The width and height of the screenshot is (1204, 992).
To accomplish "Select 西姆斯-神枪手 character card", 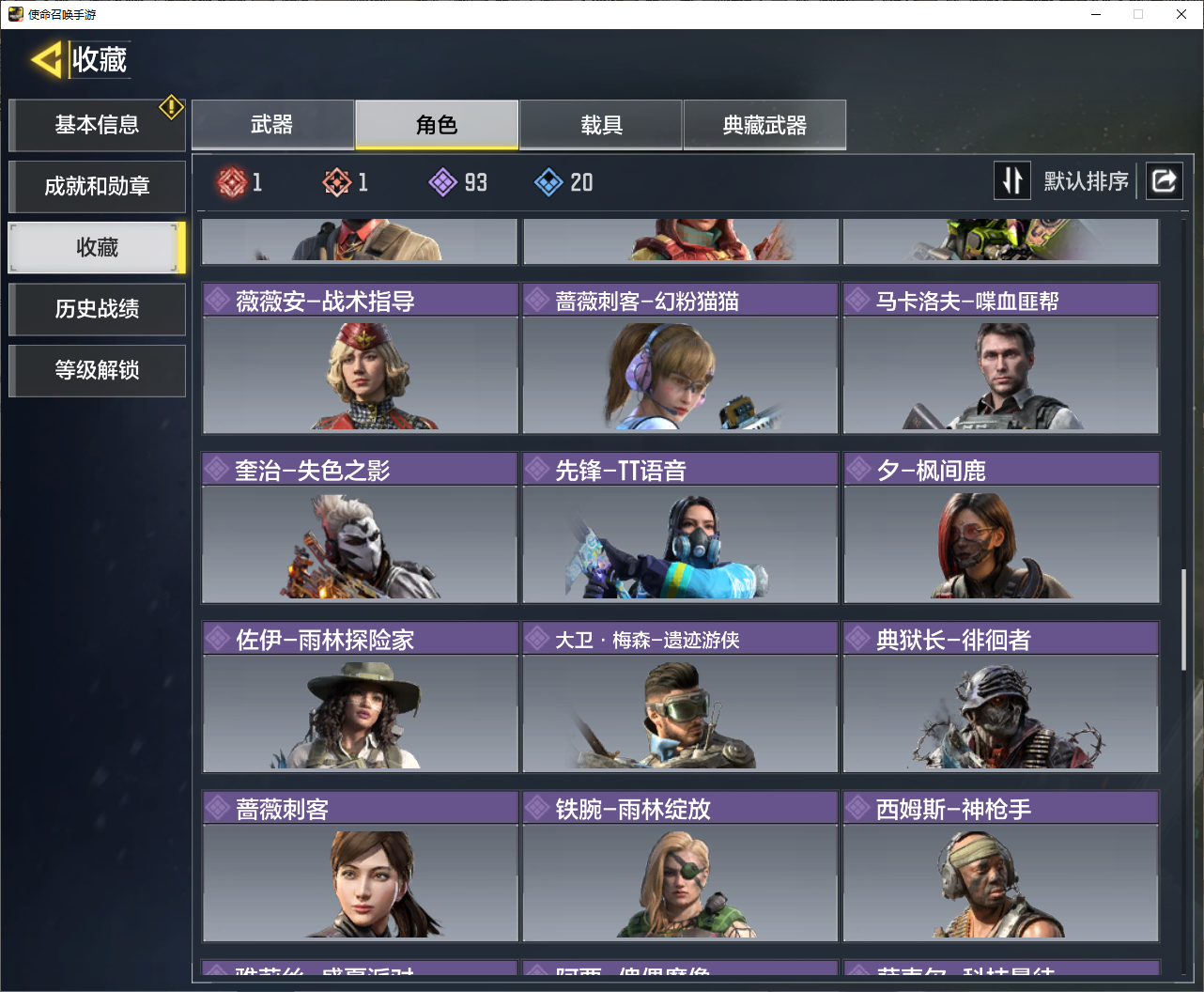I will [x=1001, y=865].
